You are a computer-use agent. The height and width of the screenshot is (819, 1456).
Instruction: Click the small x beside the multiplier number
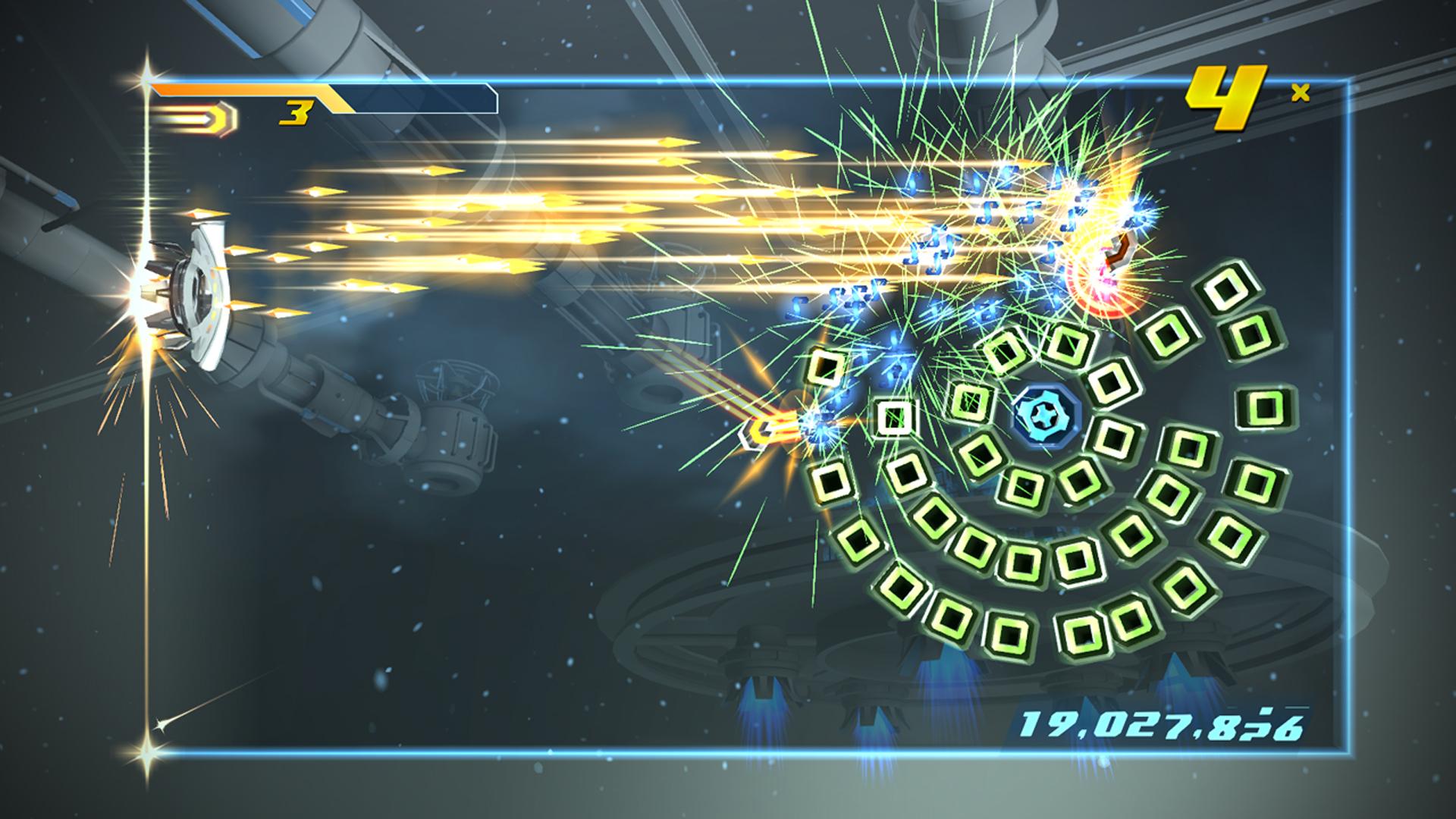pos(1298,91)
